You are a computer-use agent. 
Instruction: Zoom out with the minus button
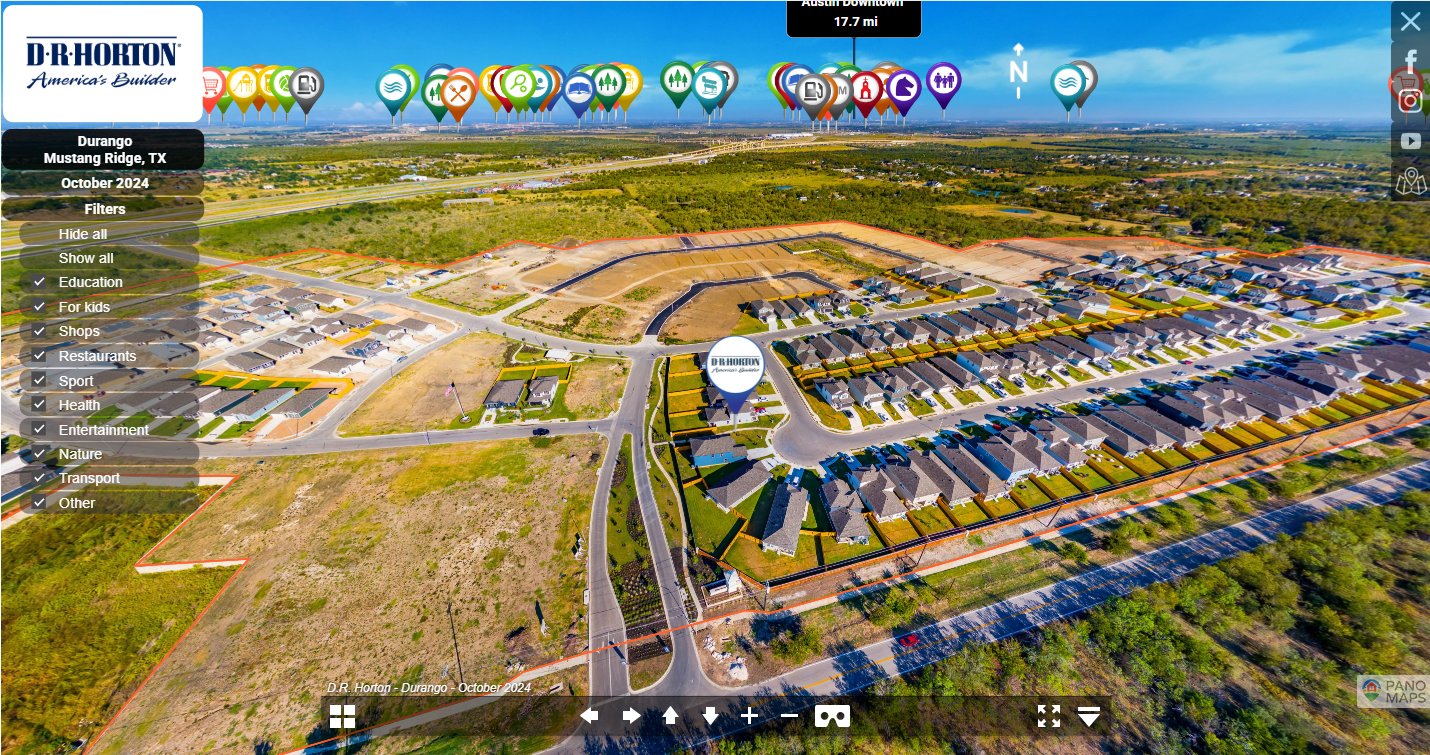click(x=789, y=716)
